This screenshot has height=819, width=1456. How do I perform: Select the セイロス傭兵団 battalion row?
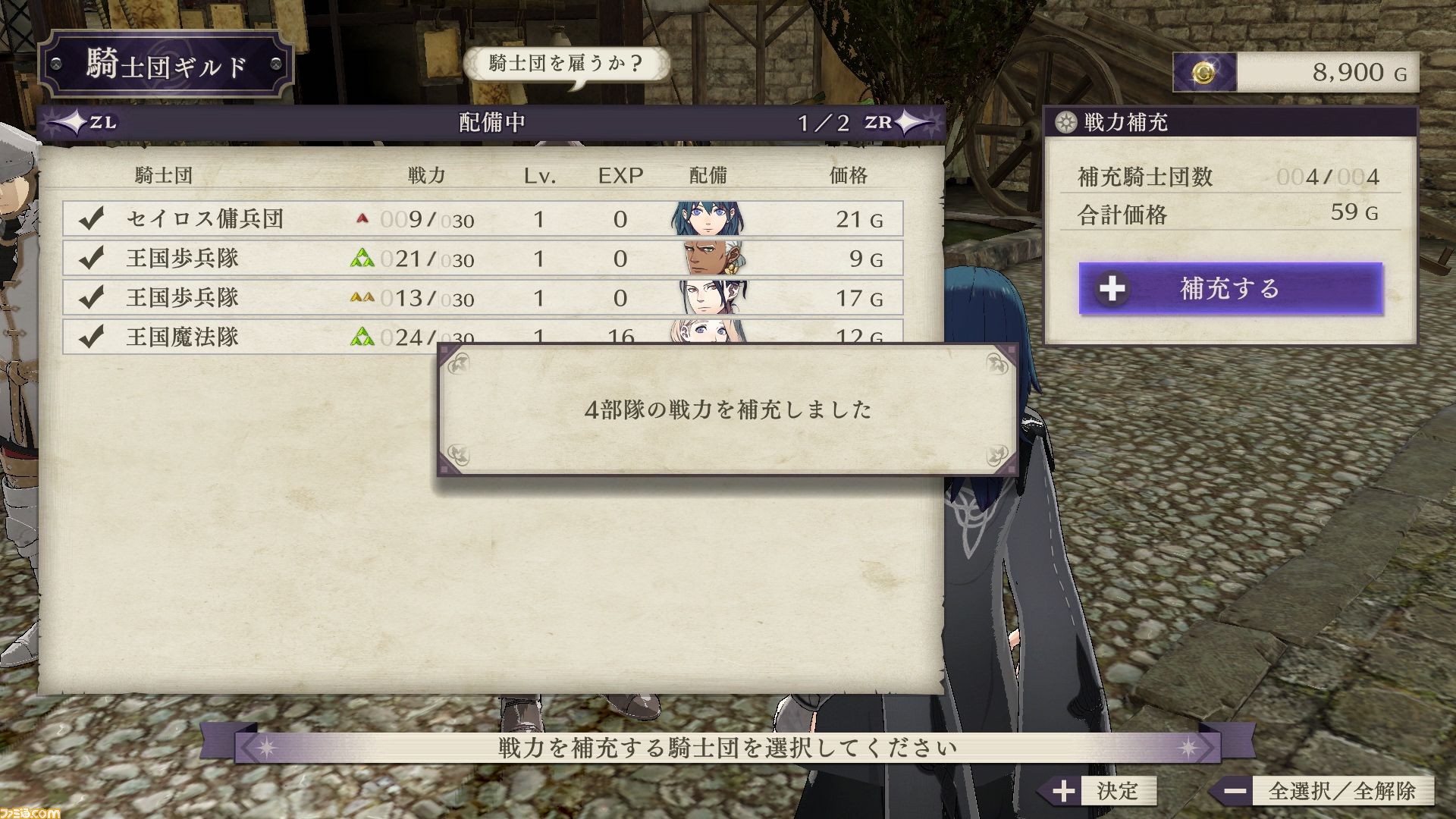pos(482,219)
